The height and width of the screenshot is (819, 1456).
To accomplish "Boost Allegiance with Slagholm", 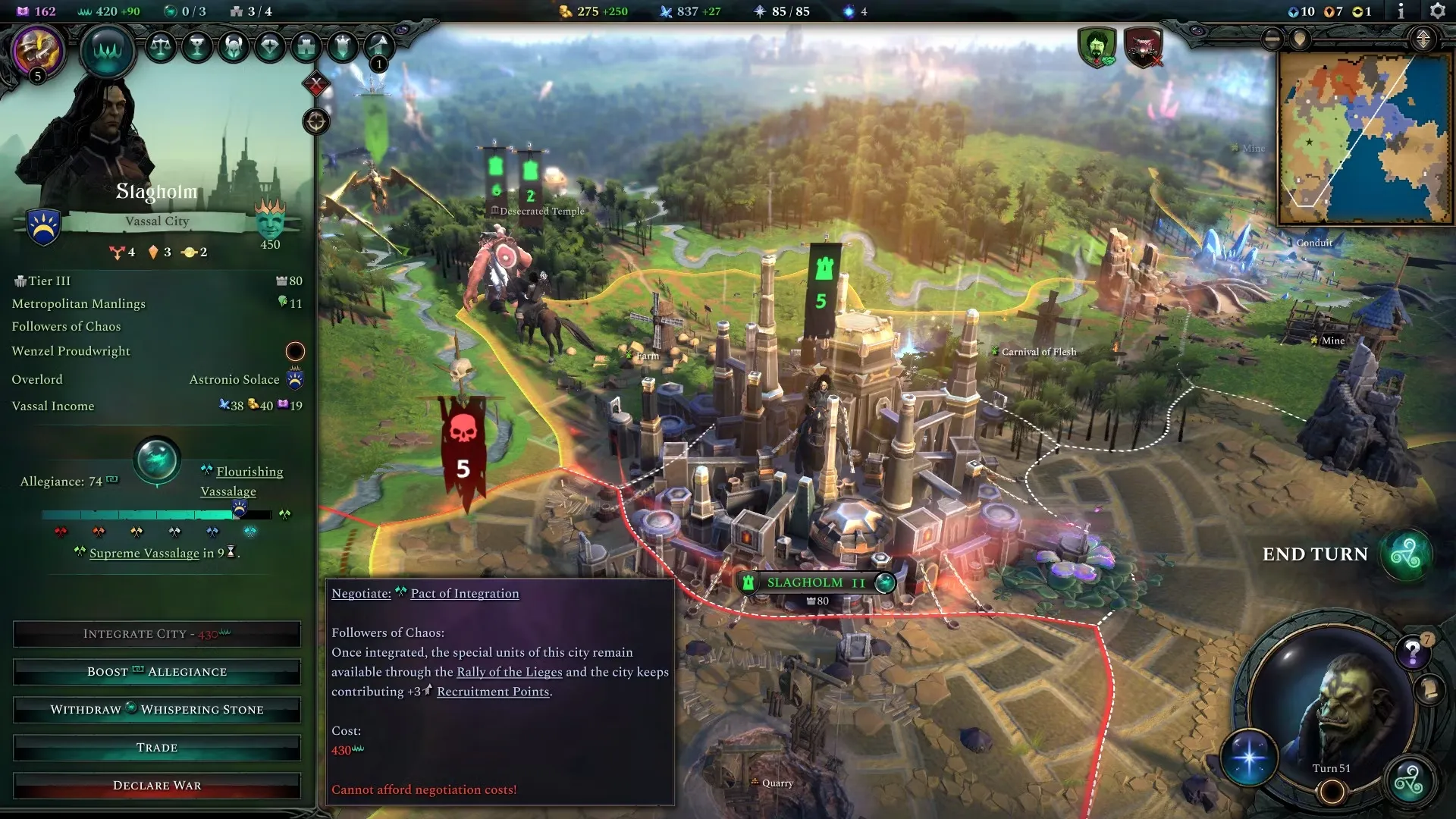I will coord(157,672).
